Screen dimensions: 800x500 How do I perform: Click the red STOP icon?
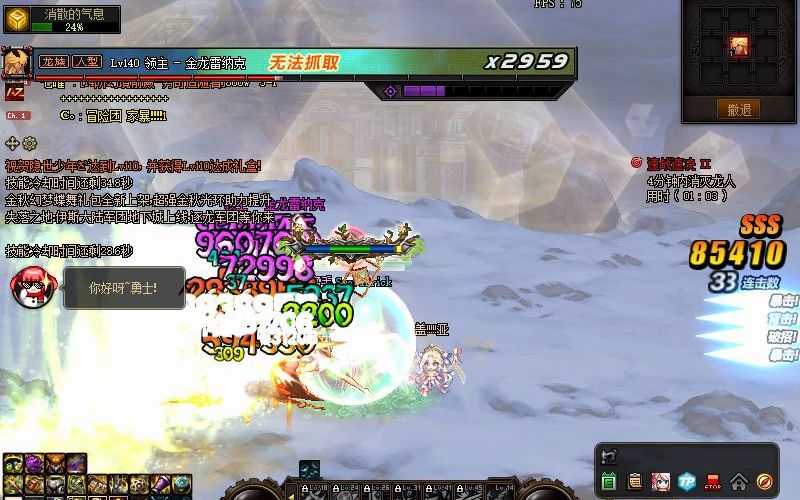[713, 482]
